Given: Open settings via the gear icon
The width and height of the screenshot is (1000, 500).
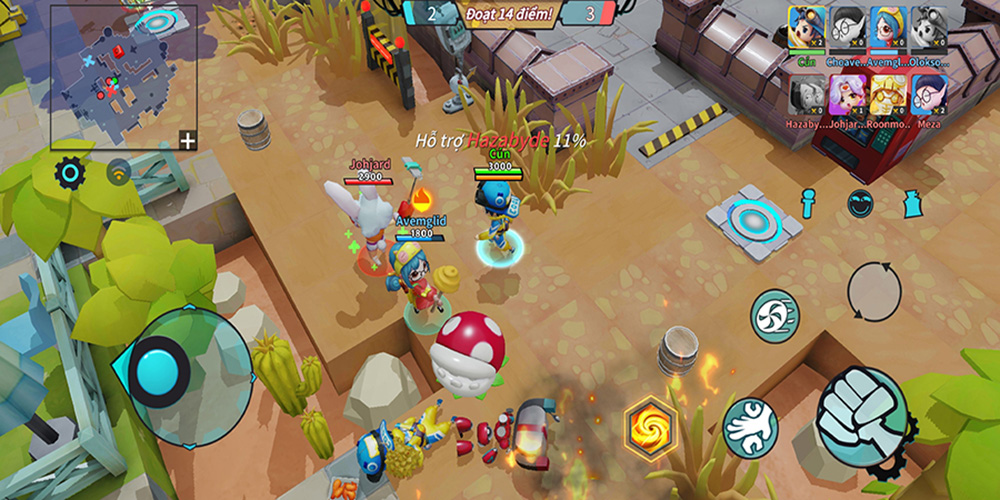Looking at the screenshot, I should pyautogui.click(x=70, y=173).
